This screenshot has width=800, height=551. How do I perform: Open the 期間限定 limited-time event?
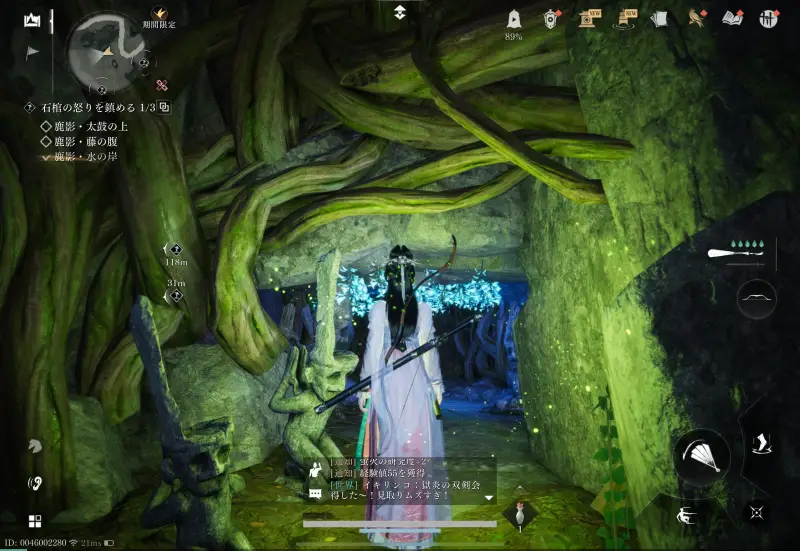tap(158, 19)
